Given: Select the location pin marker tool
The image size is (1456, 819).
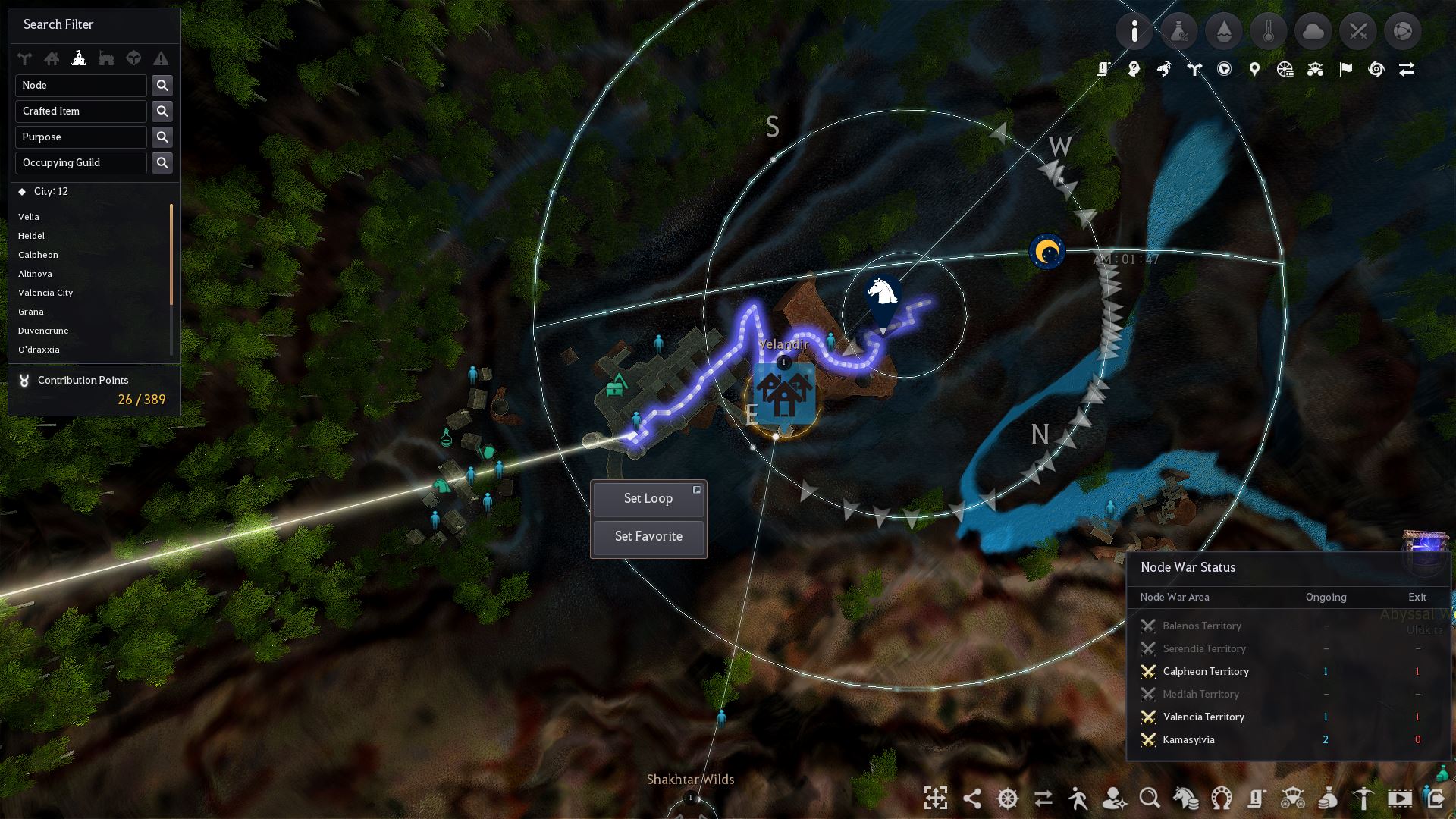Looking at the screenshot, I should pos(1254,68).
